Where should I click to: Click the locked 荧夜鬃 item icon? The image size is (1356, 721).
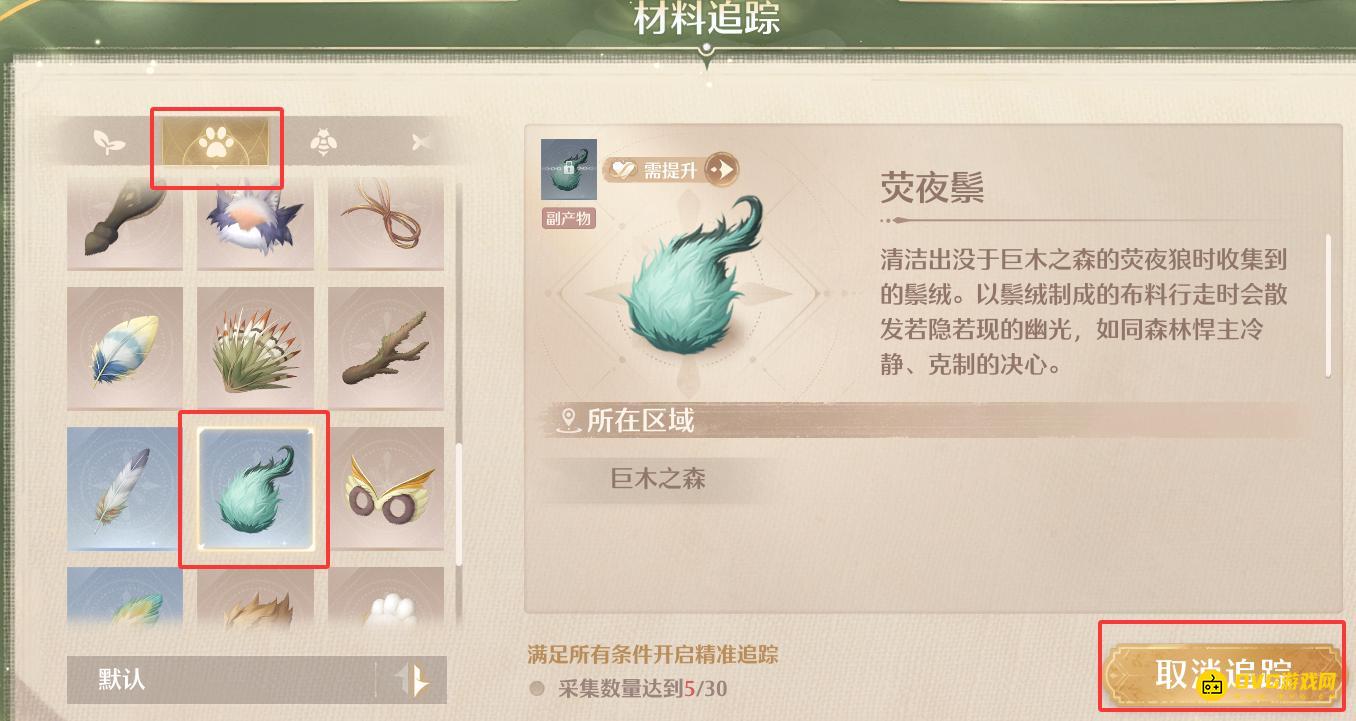tap(568, 169)
